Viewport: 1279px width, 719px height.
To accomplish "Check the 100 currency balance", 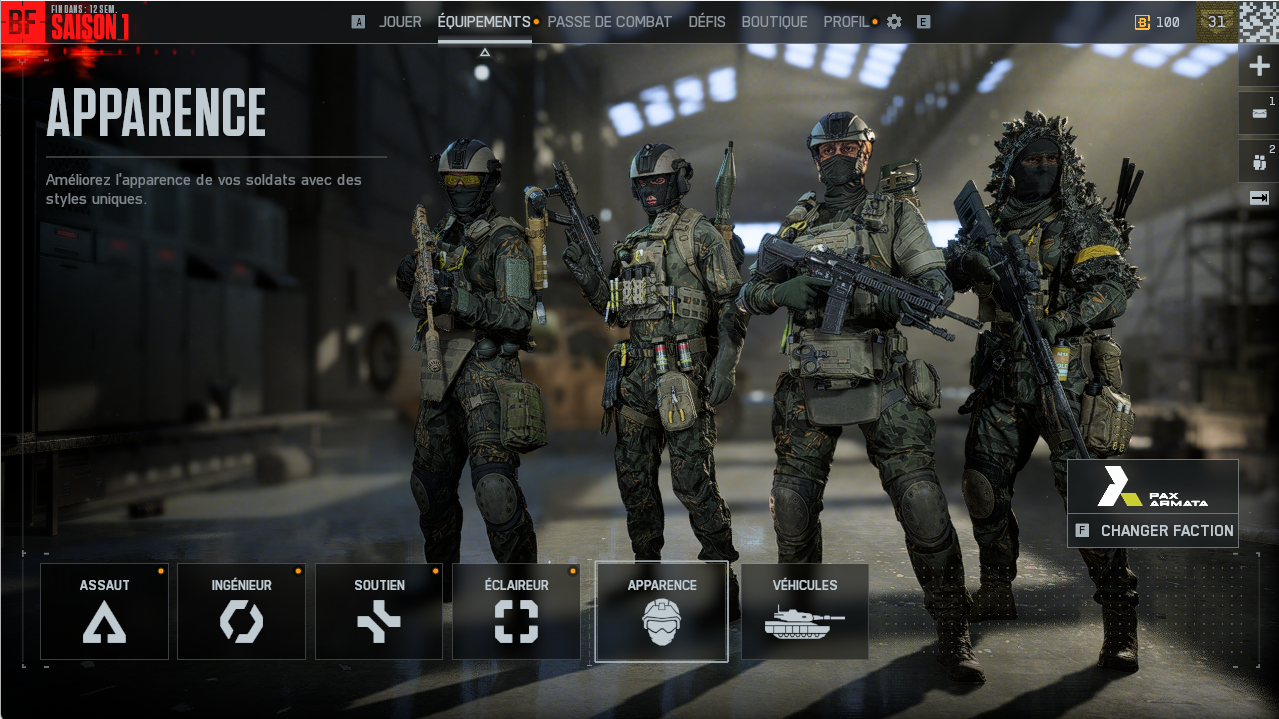I will coord(1157,22).
